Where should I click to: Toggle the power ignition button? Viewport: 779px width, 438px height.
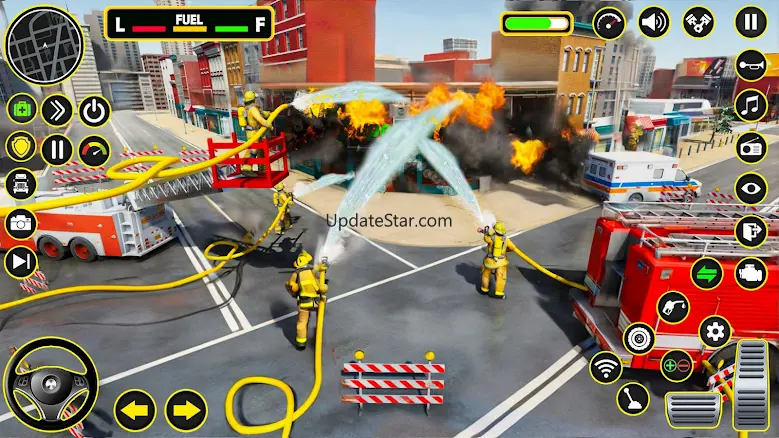(94, 110)
